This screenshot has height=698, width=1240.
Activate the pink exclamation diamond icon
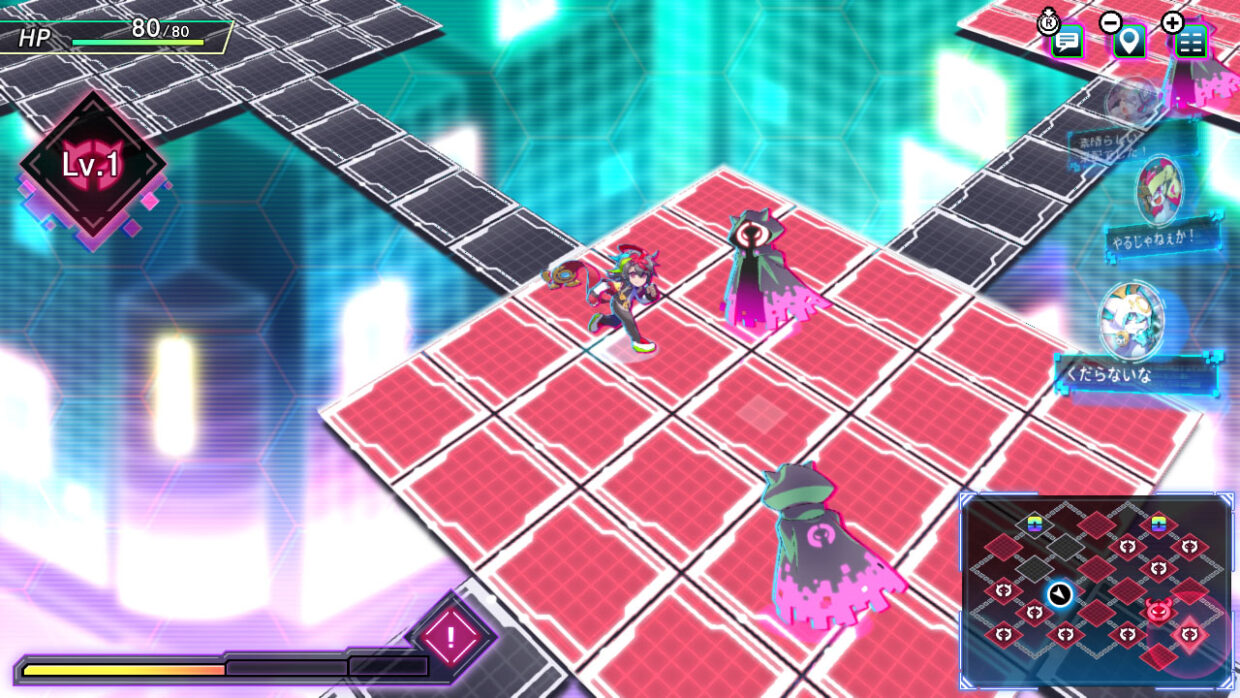click(x=451, y=635)
